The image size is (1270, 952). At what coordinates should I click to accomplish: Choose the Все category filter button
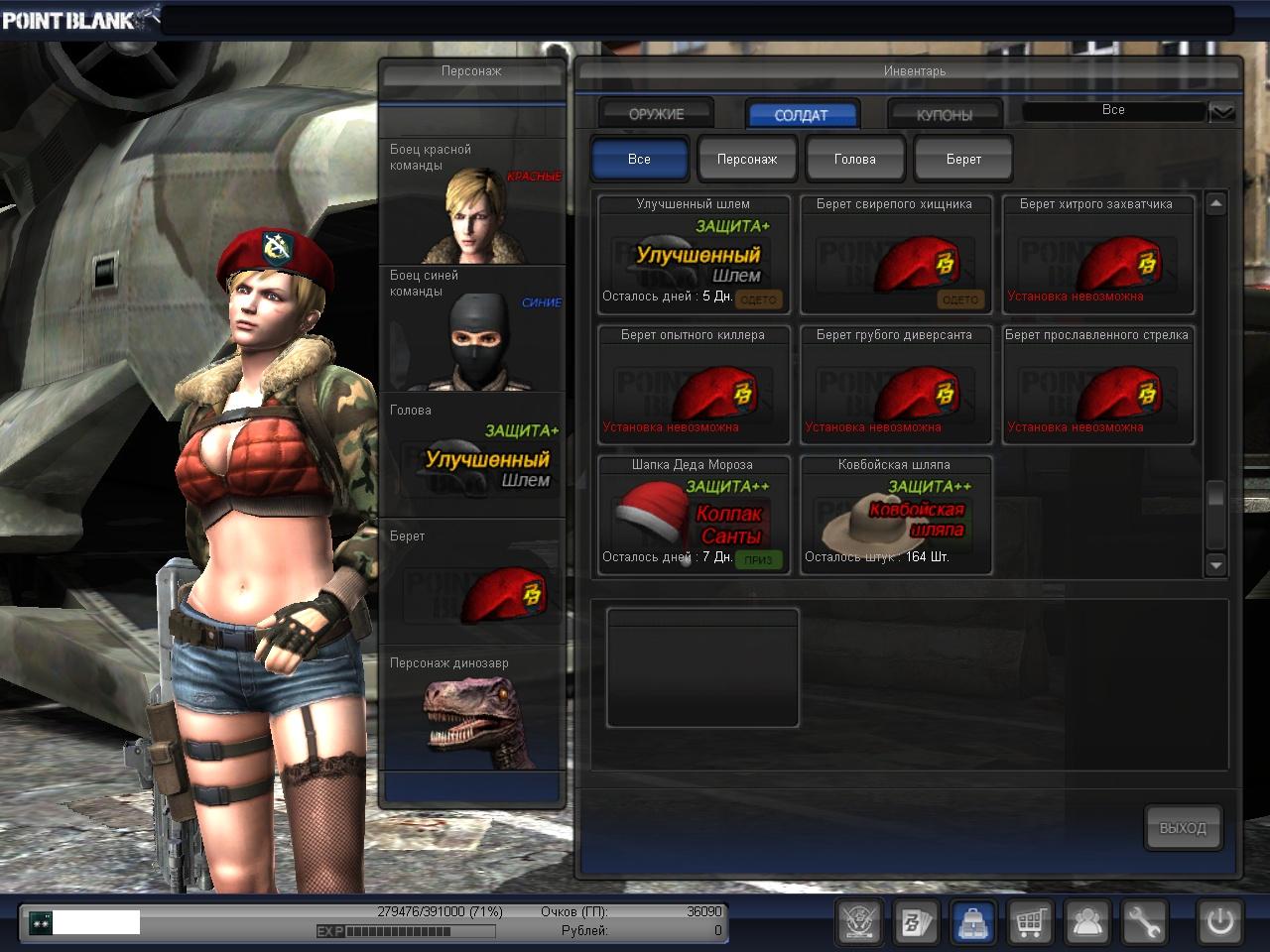[639, 159]
